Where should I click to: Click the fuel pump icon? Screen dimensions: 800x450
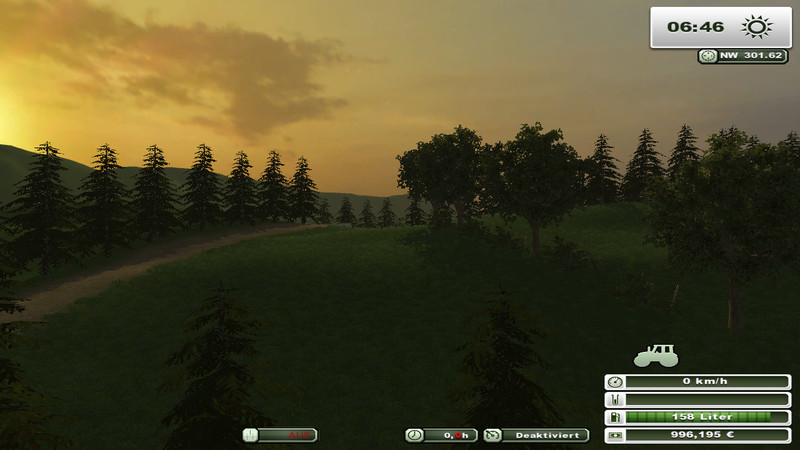pyautogui.click(x=614, y=417)
